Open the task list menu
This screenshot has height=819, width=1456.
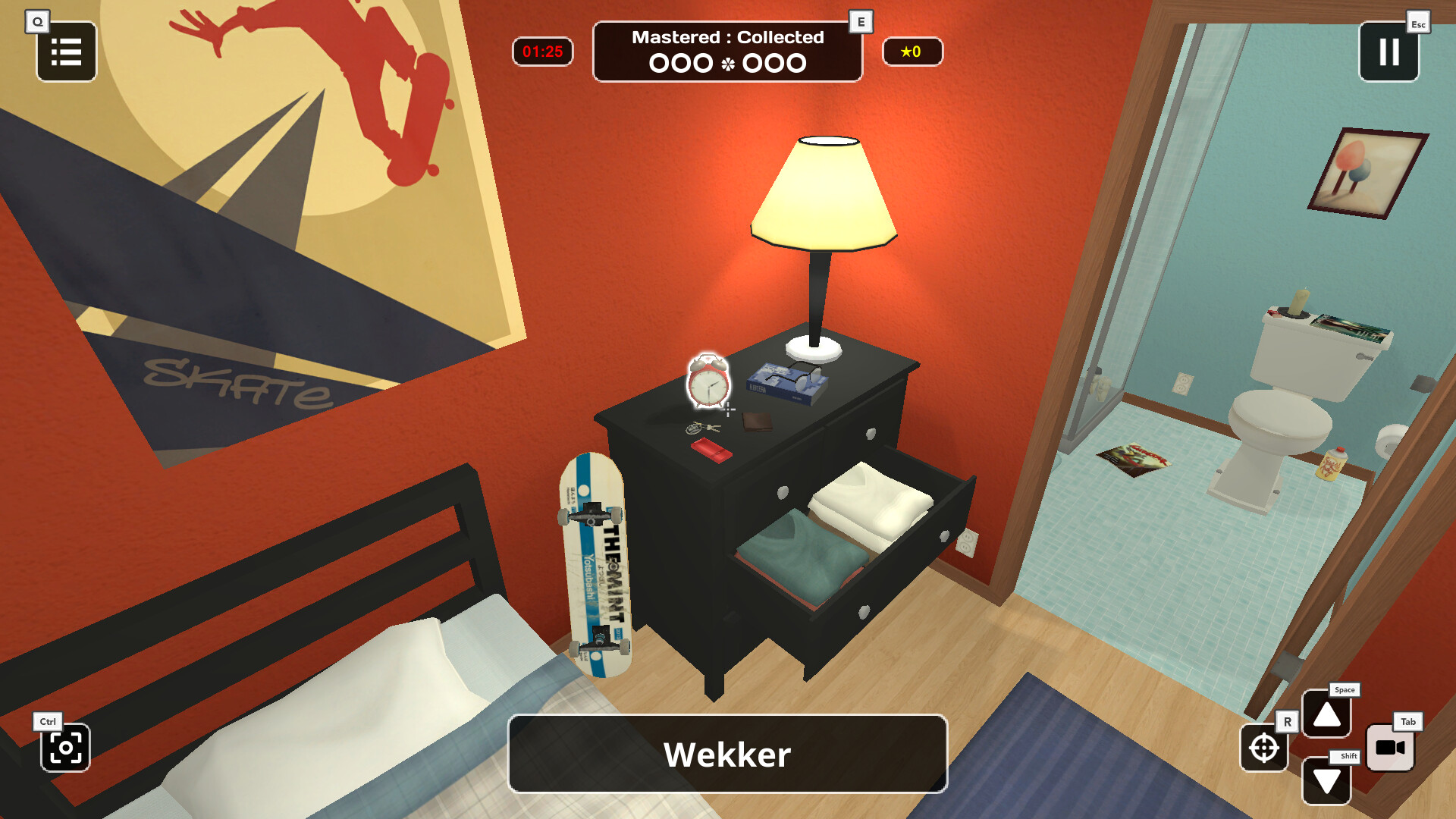click(x=66, y=52)
